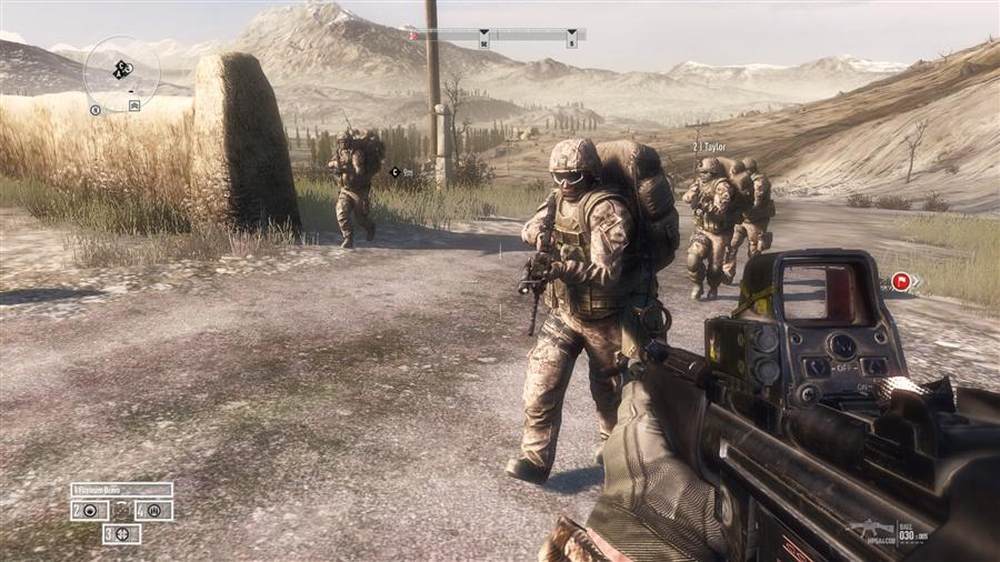
Task: Click the compass bar at the top
Action: coord(496,35)
